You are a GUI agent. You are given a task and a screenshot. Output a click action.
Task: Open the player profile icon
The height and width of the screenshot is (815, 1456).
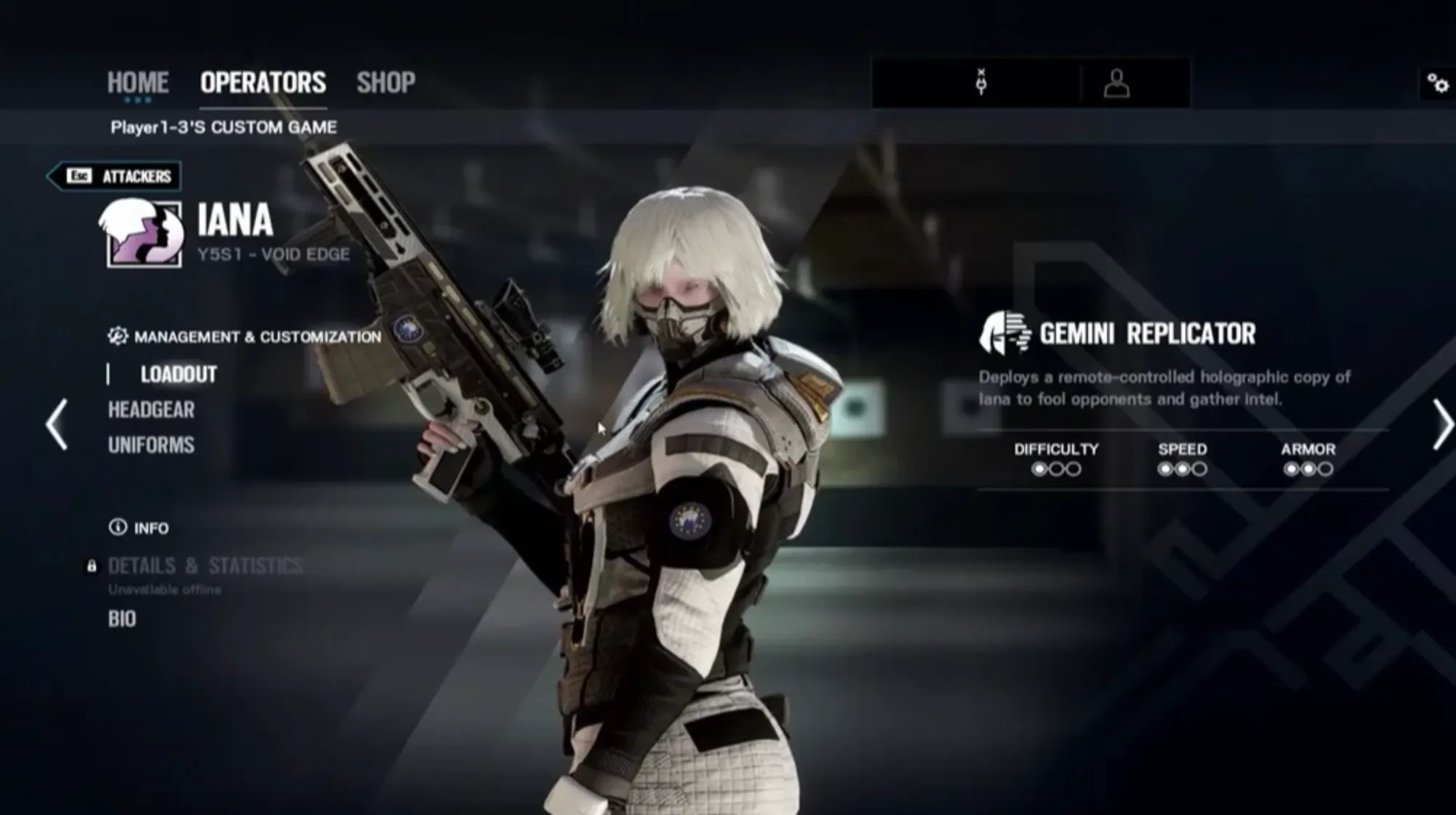coord(1116,84)
